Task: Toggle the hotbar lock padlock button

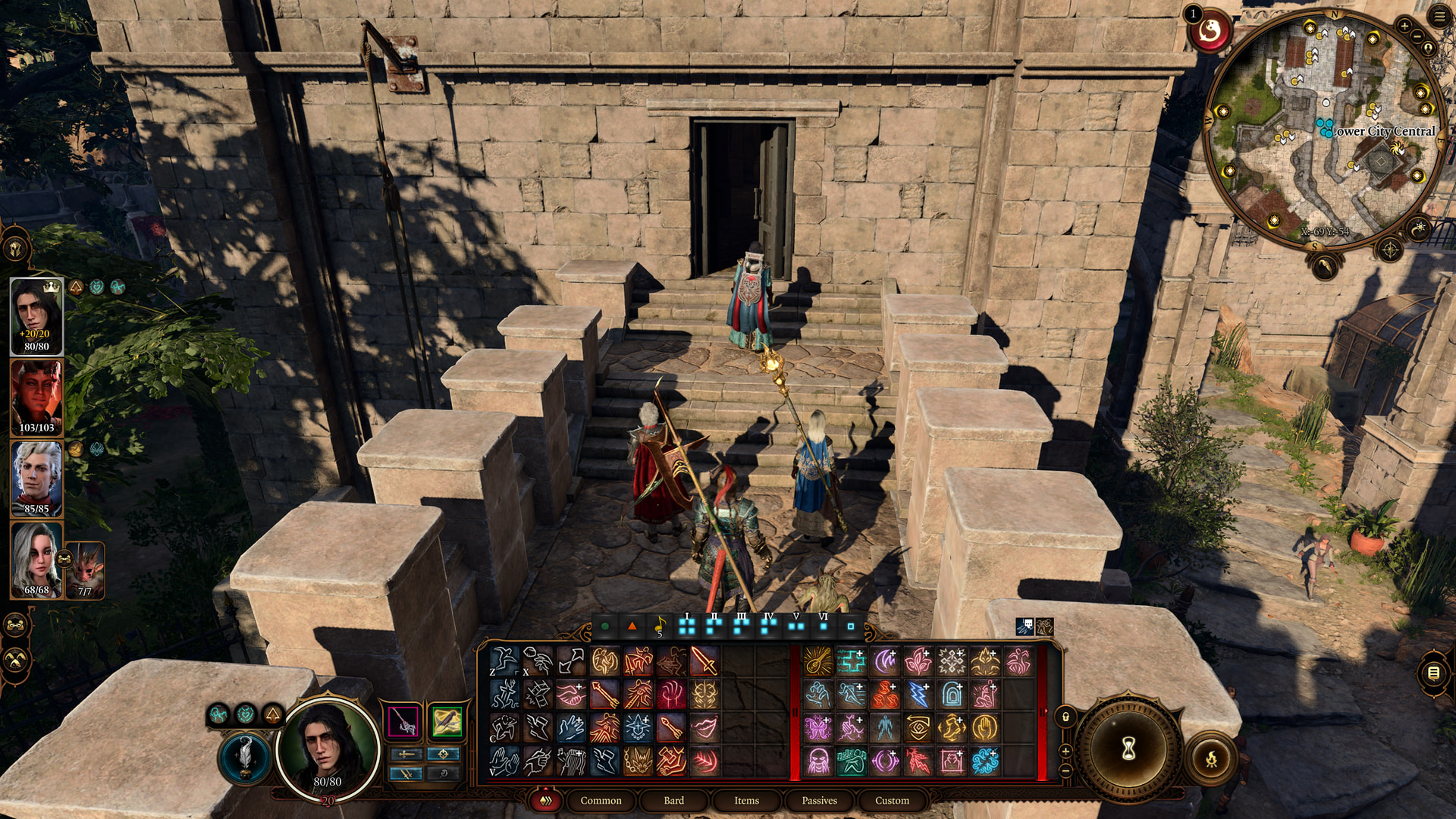Action: 1065,717
